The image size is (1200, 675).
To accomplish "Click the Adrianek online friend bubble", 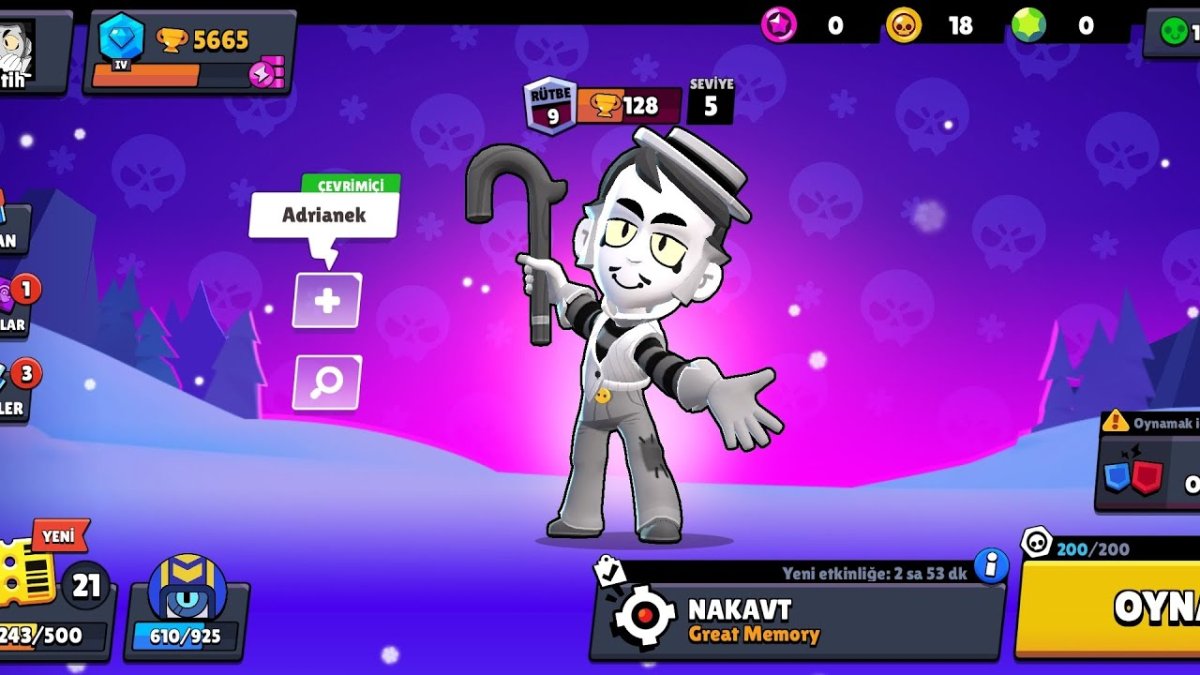I will click(324, 215).
